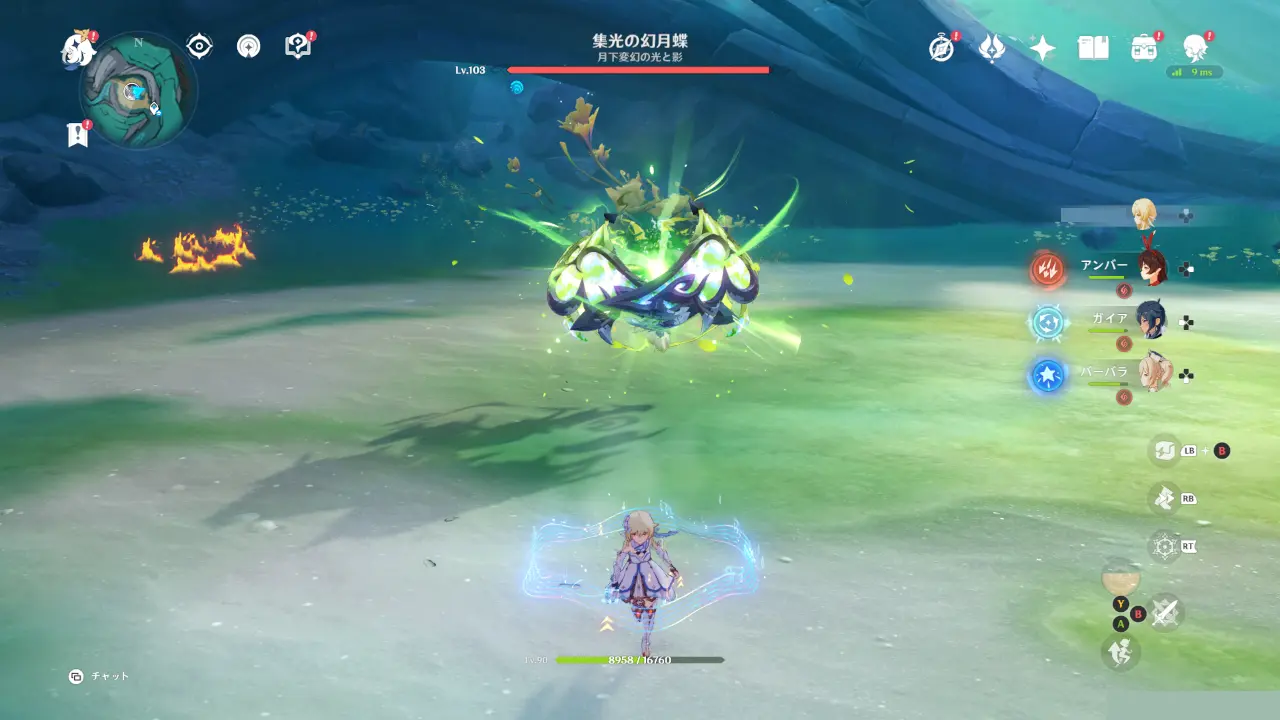The width and height of the screenshot is (1280, 720).
Task: Open the compass events icon
Action: [x=941, y=48]
